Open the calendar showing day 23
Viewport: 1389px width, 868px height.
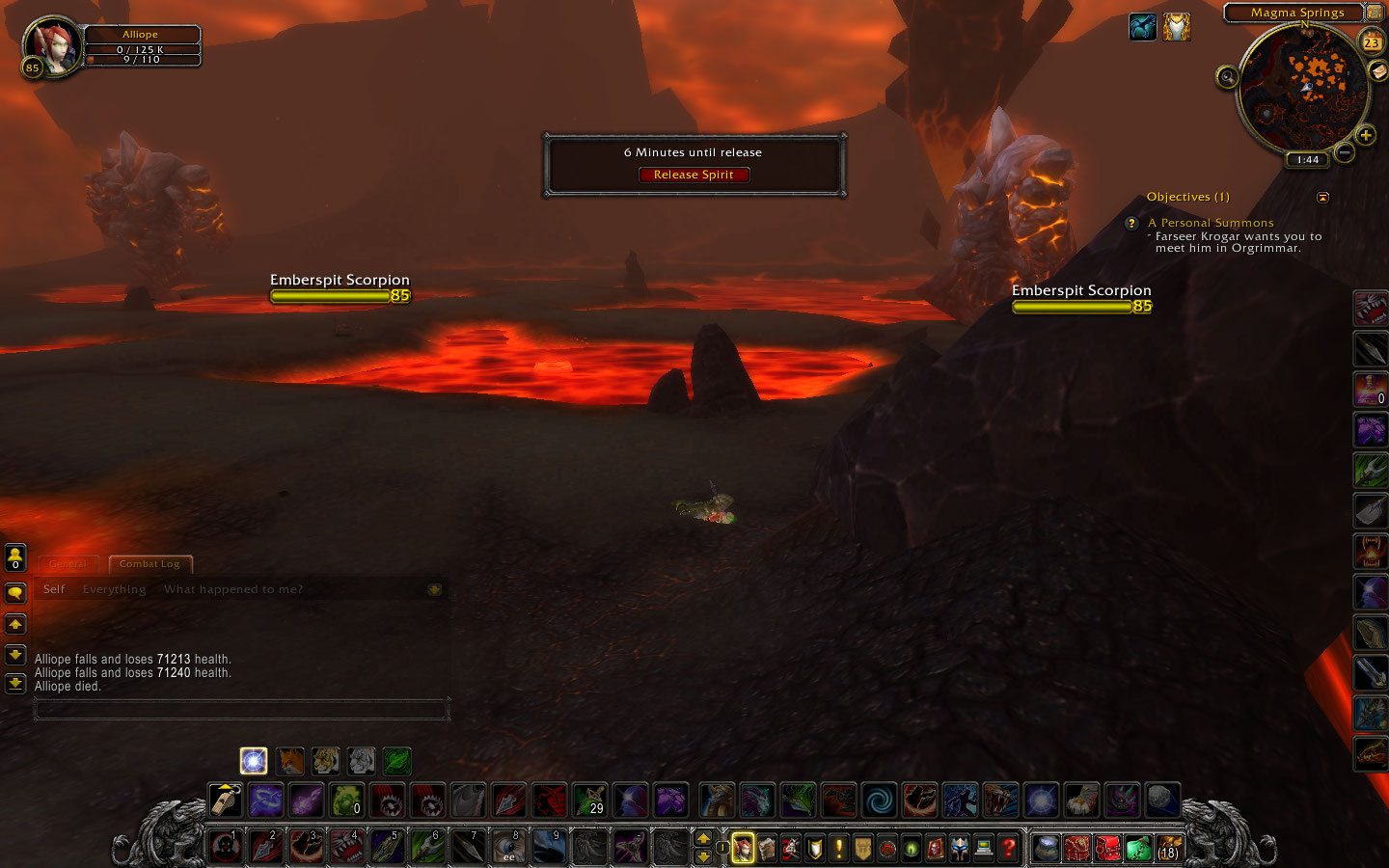[1371, 42]
